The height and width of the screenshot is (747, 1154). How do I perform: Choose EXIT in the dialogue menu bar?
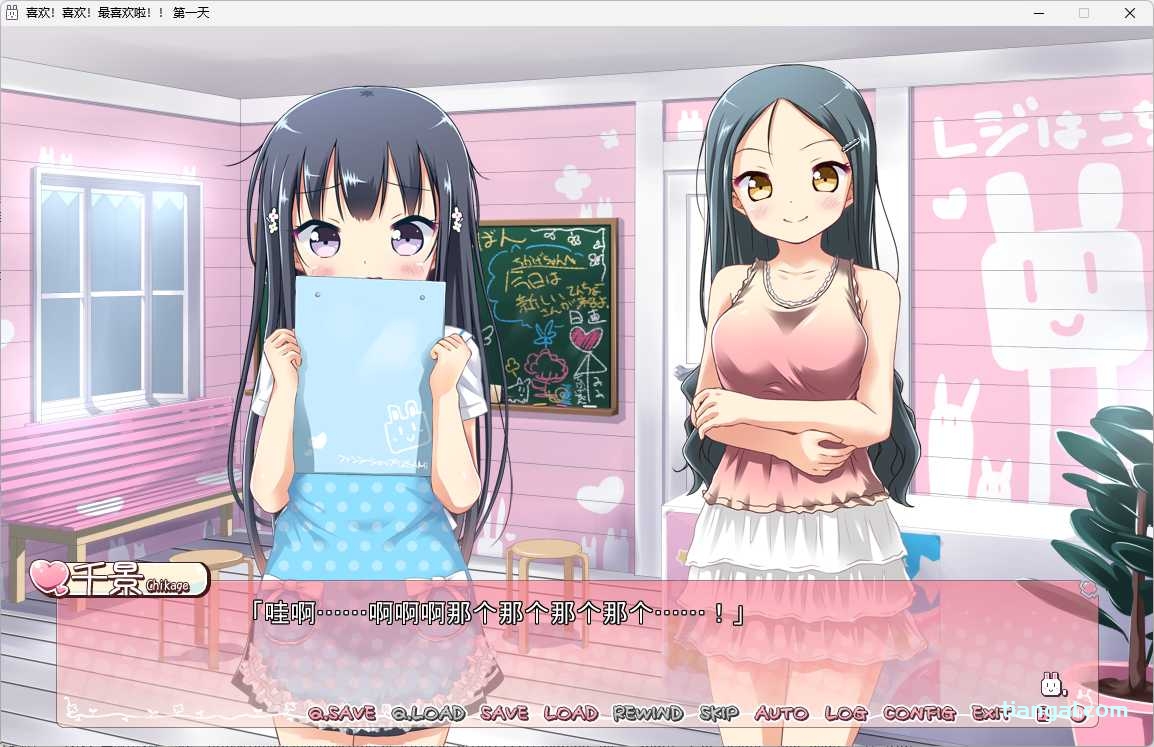pyautogui.click(x=988, y=713)
